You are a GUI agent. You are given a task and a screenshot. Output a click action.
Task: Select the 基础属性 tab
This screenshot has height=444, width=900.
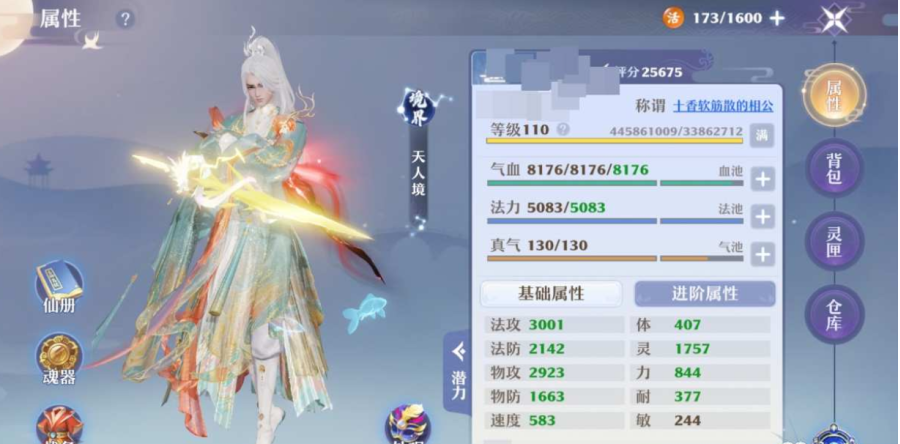pyautogui.click(x=551, y=293)
